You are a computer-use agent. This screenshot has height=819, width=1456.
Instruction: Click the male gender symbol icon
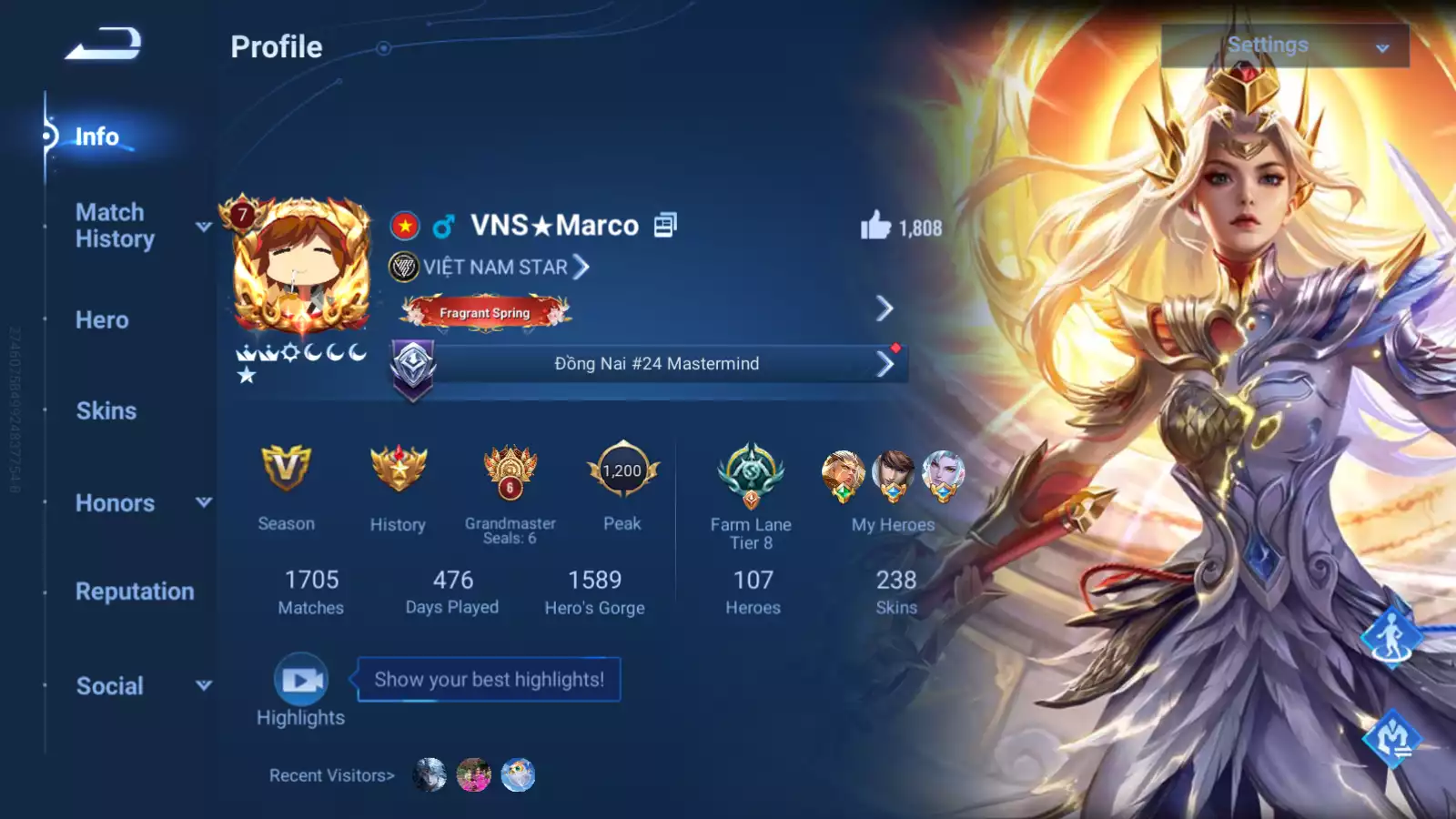[x=445, y=225]
